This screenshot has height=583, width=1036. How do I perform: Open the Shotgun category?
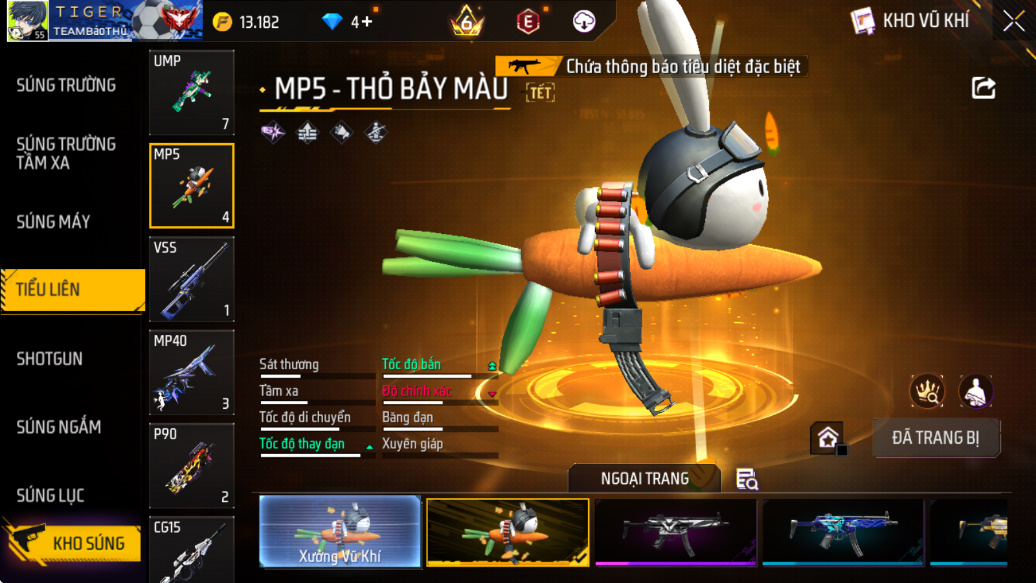point(50,358)
